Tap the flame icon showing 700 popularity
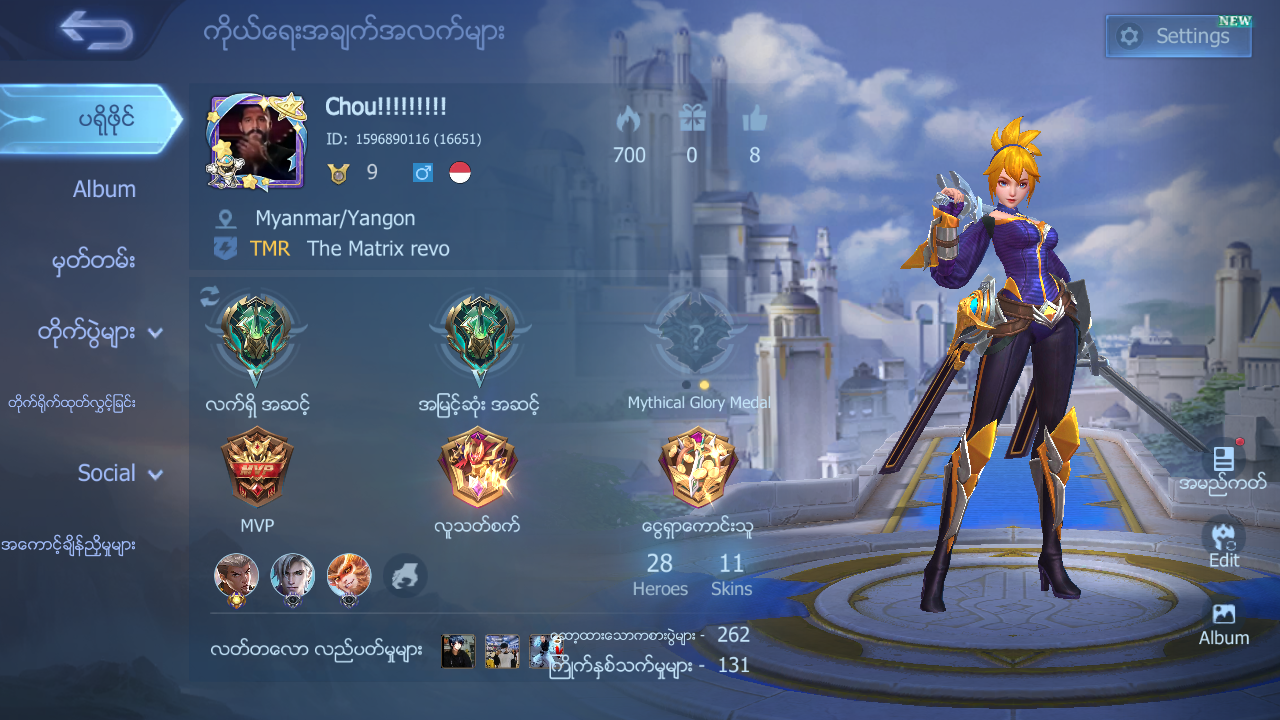 point(629,120)
